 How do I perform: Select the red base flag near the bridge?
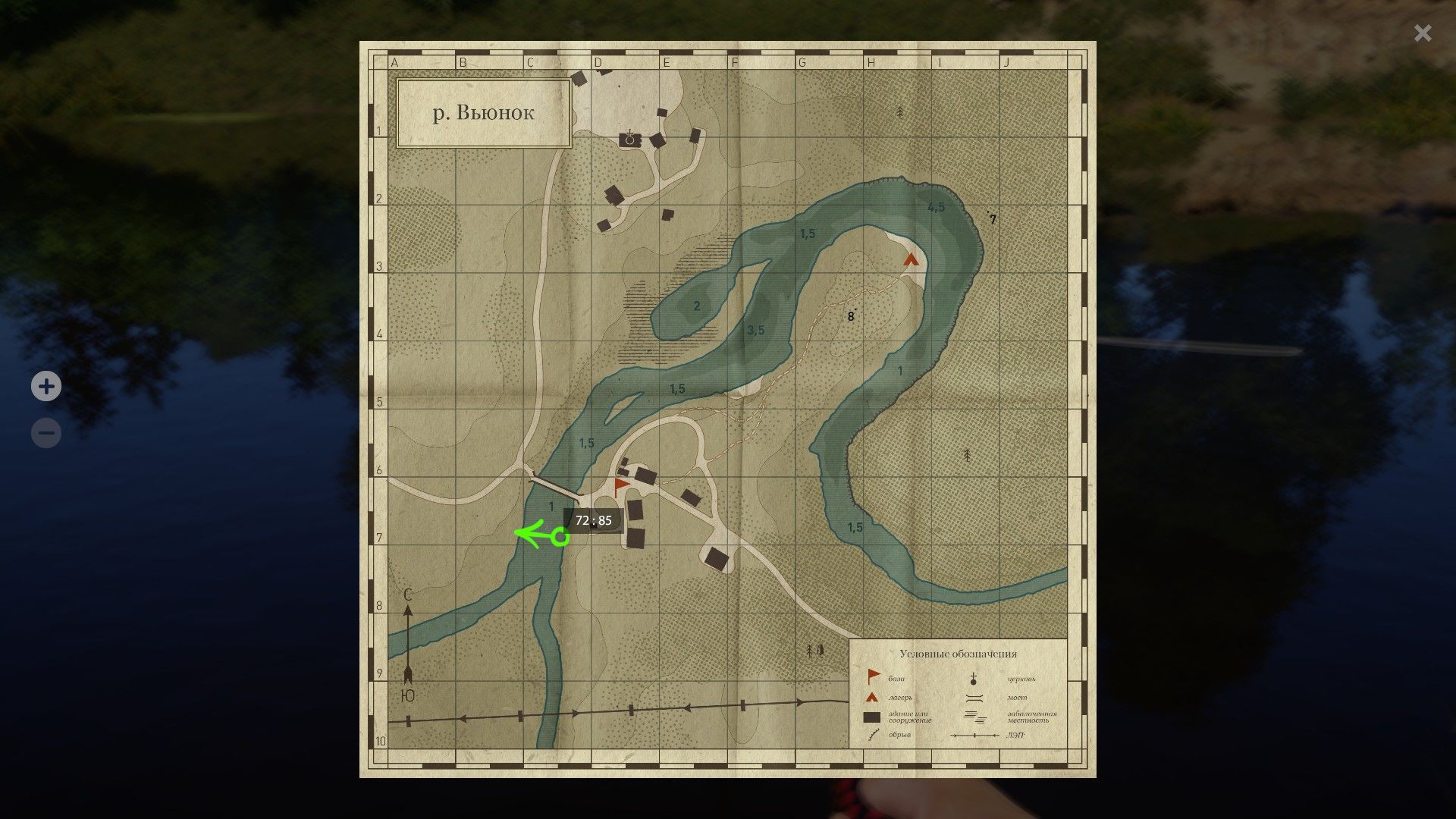pos(620,484)
